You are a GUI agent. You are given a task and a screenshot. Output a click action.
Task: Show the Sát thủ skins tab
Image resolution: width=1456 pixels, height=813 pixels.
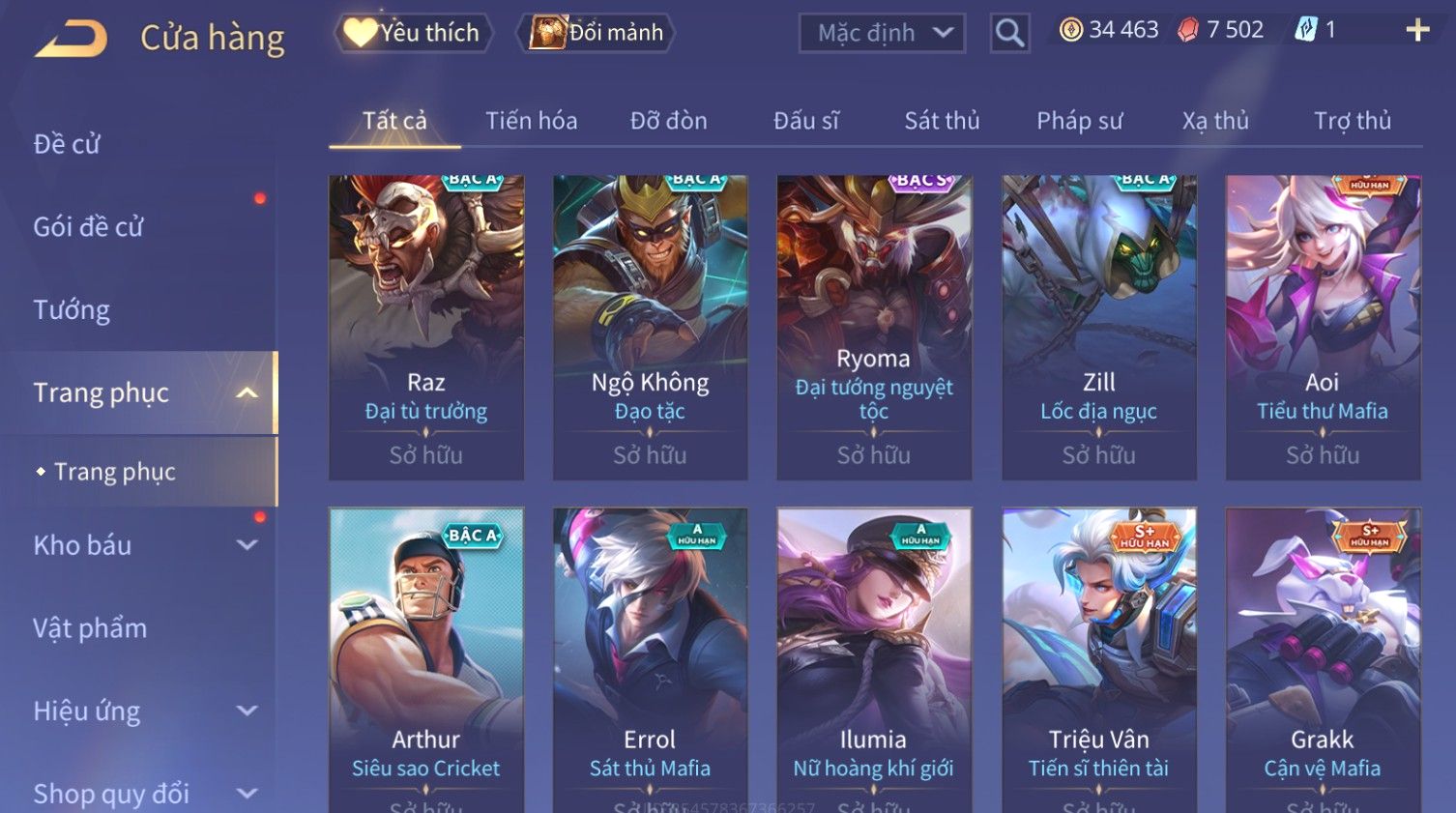coord(942,121)
